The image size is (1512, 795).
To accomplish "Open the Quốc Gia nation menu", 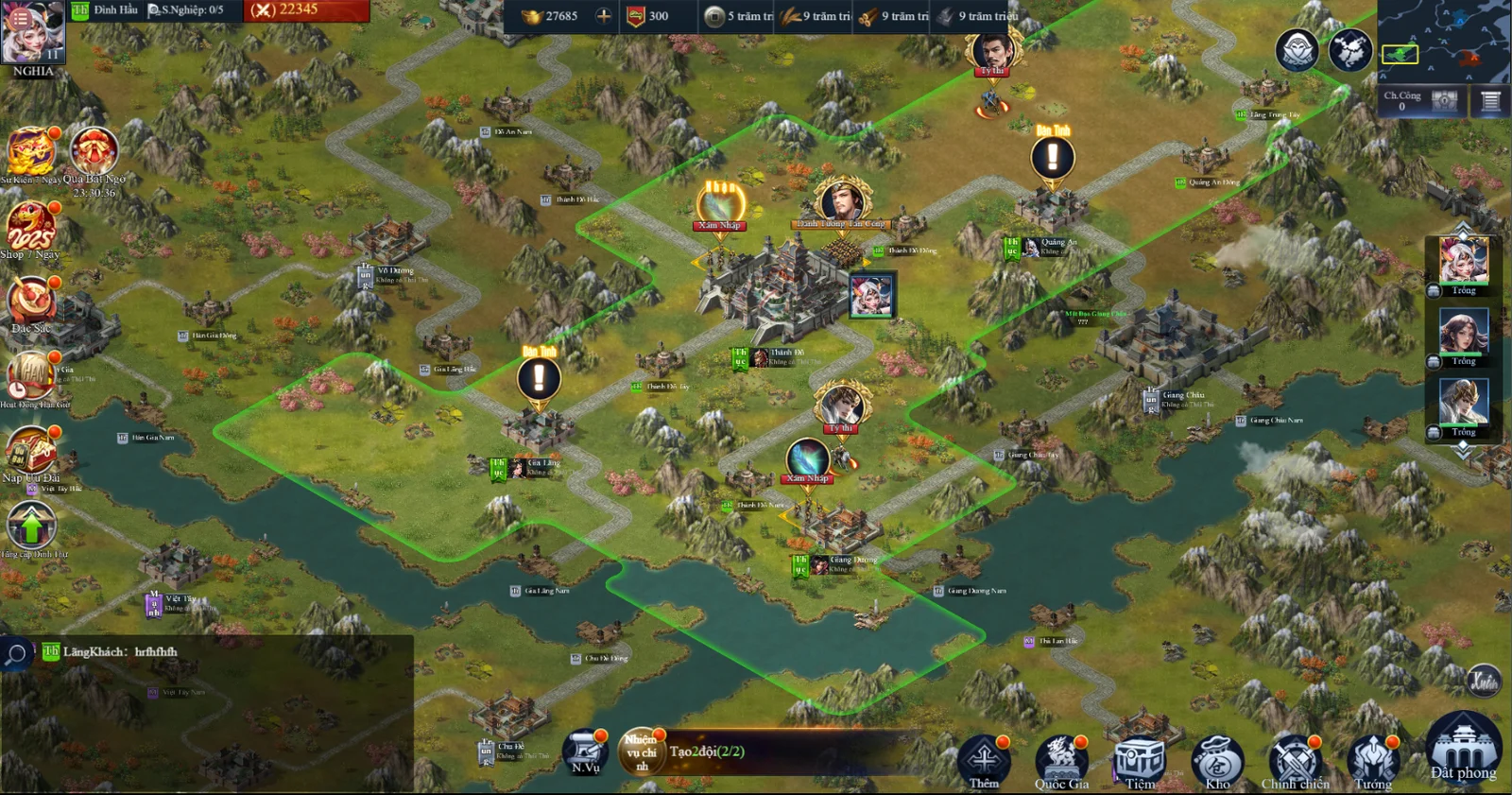I will (1061, 760).
